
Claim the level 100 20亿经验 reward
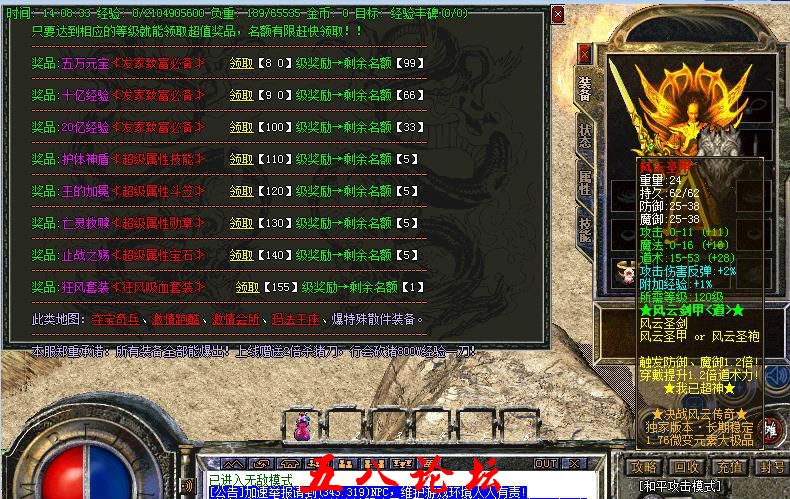point(241,128)
